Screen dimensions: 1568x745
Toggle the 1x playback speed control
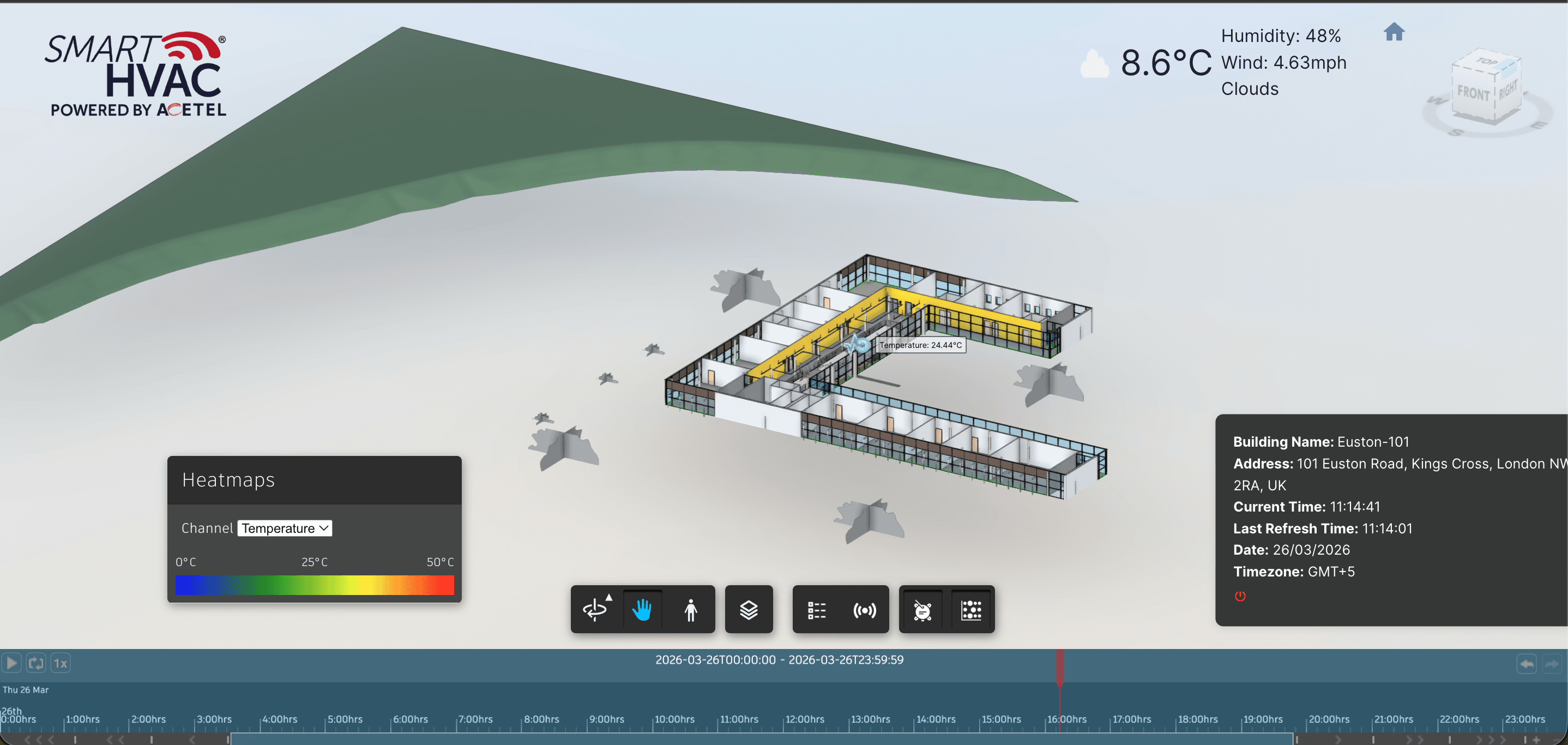click(61, 663)
